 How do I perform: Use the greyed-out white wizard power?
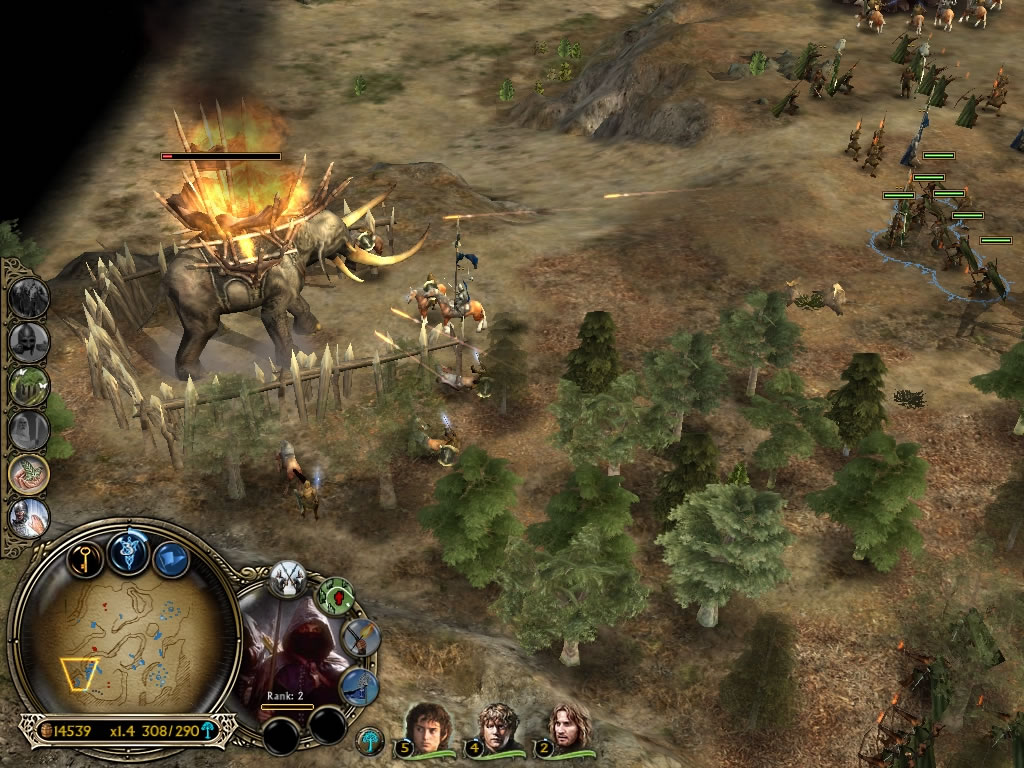(x=29, y=429)
